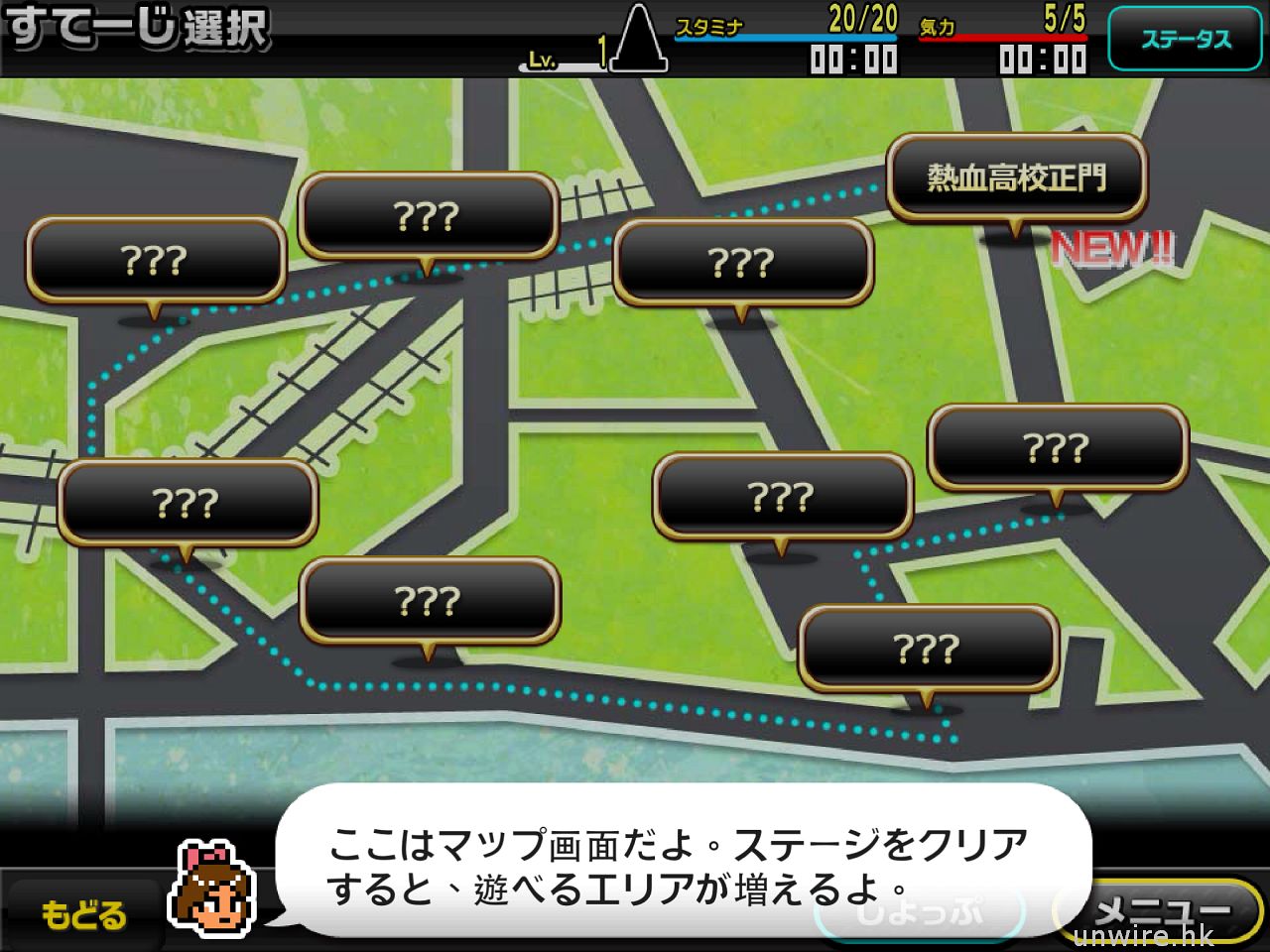Select the 熱血高校正門 stage marker
The image size is (1270, 952).
click(1016, 178)
